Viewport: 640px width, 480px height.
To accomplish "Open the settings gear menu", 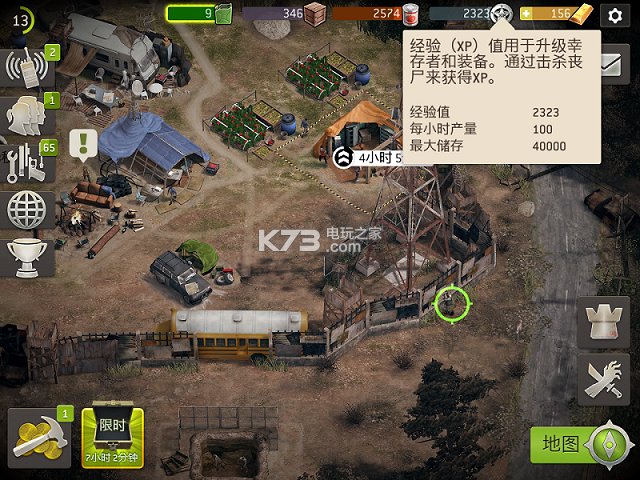I will (x=612, y=14).
